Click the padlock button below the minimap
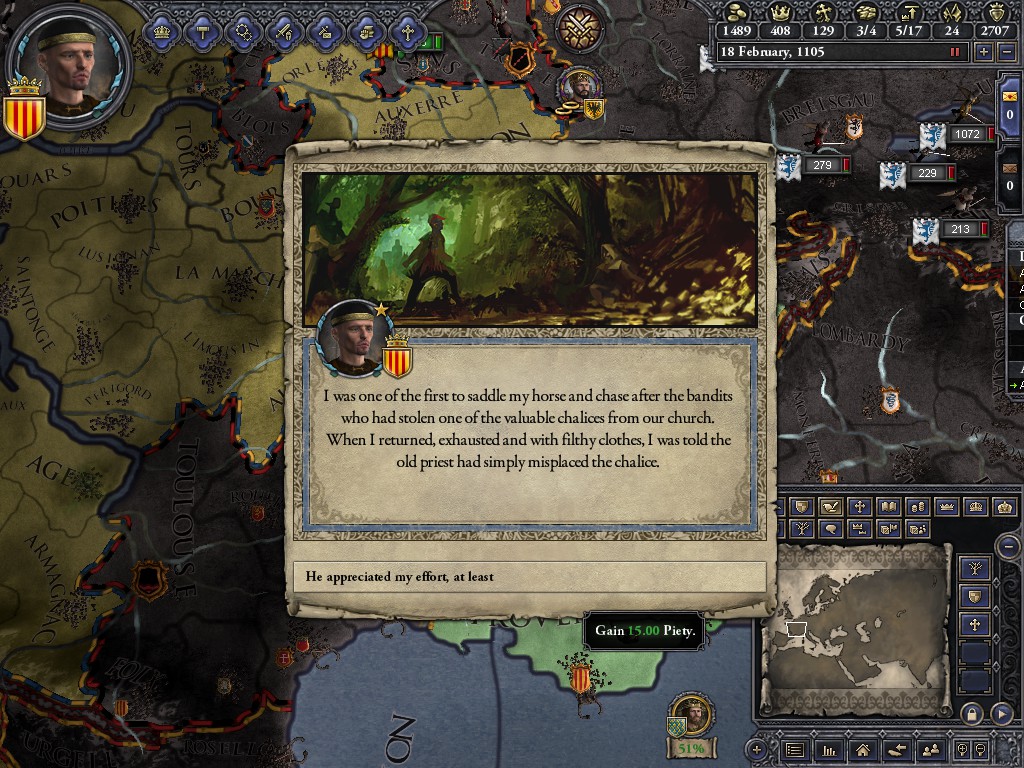The image size is (1024, 768). [x=970, y=713]
